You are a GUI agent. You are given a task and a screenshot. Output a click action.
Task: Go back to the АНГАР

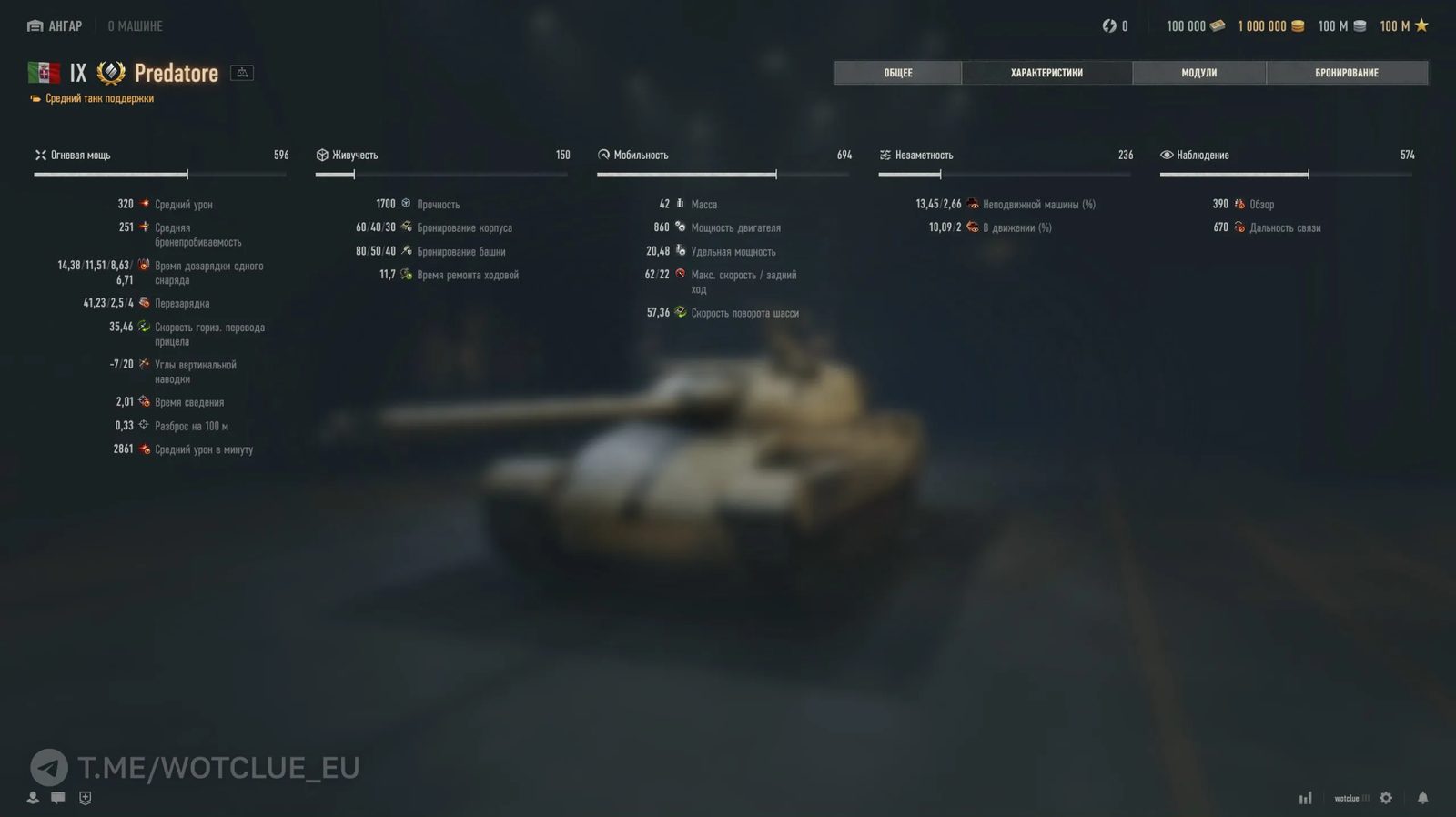point(54,25)
